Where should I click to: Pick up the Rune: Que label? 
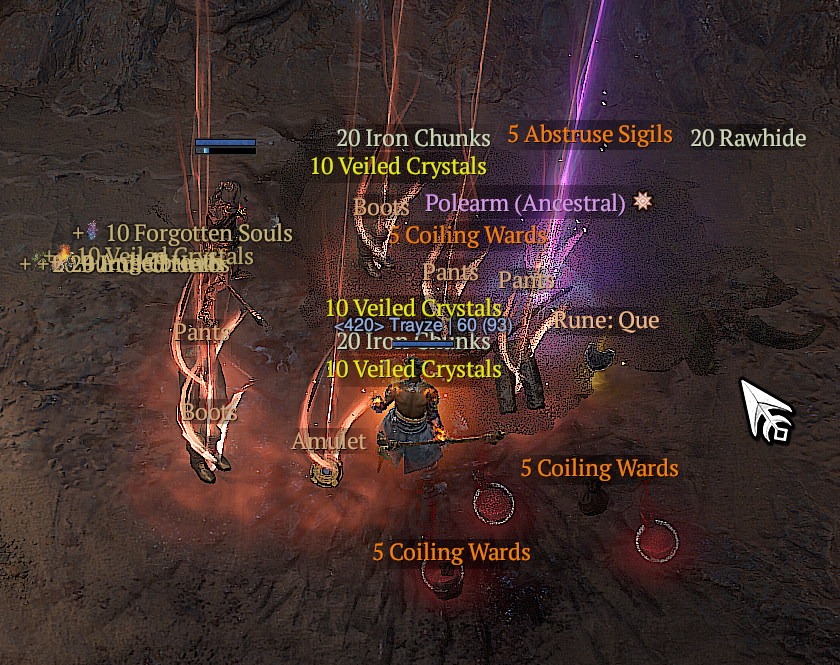coord(606,321)
